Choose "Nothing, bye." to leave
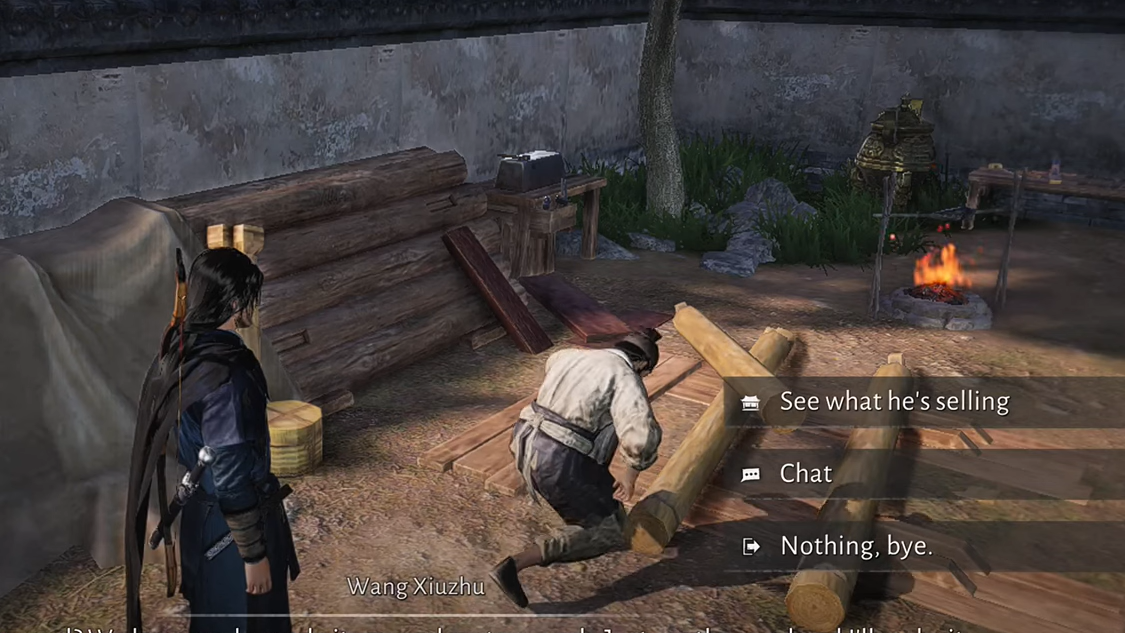The image size is (1125, 633). tap(855, 546)
